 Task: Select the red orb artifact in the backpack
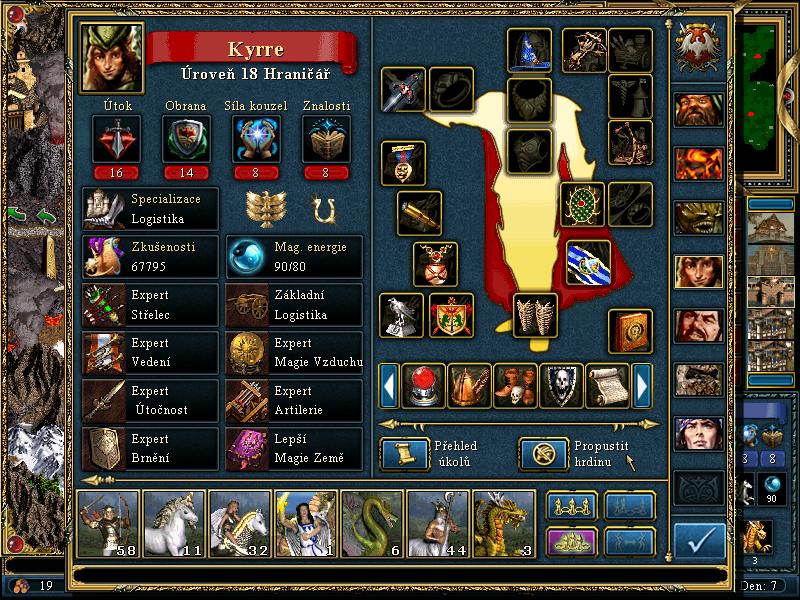click(423, 385)
